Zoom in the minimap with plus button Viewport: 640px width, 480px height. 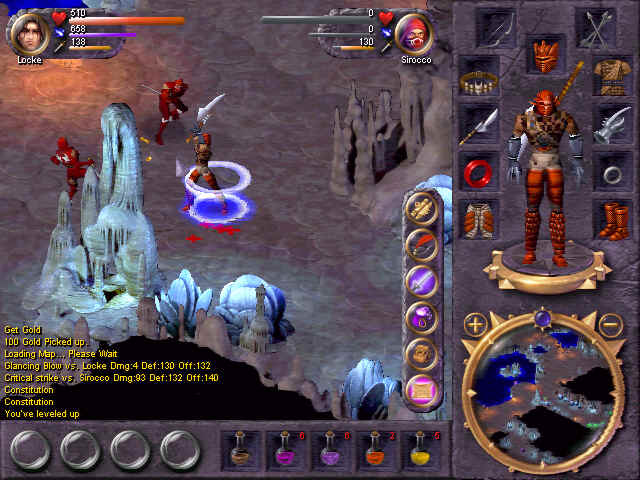[x=475, y=324]
